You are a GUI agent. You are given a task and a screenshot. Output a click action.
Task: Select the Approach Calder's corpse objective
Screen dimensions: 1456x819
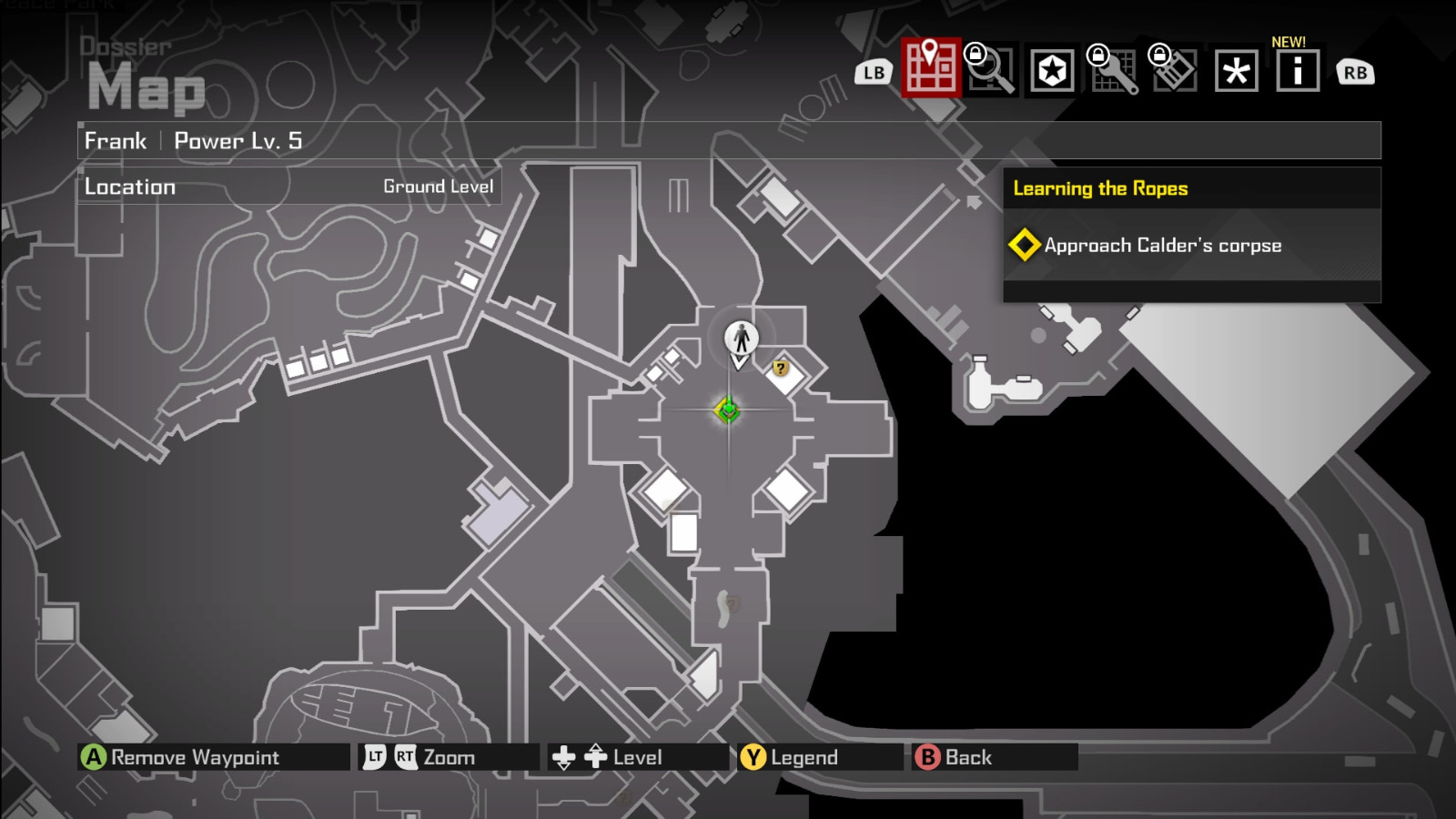pyautogui.click(x=1162, y=246)
